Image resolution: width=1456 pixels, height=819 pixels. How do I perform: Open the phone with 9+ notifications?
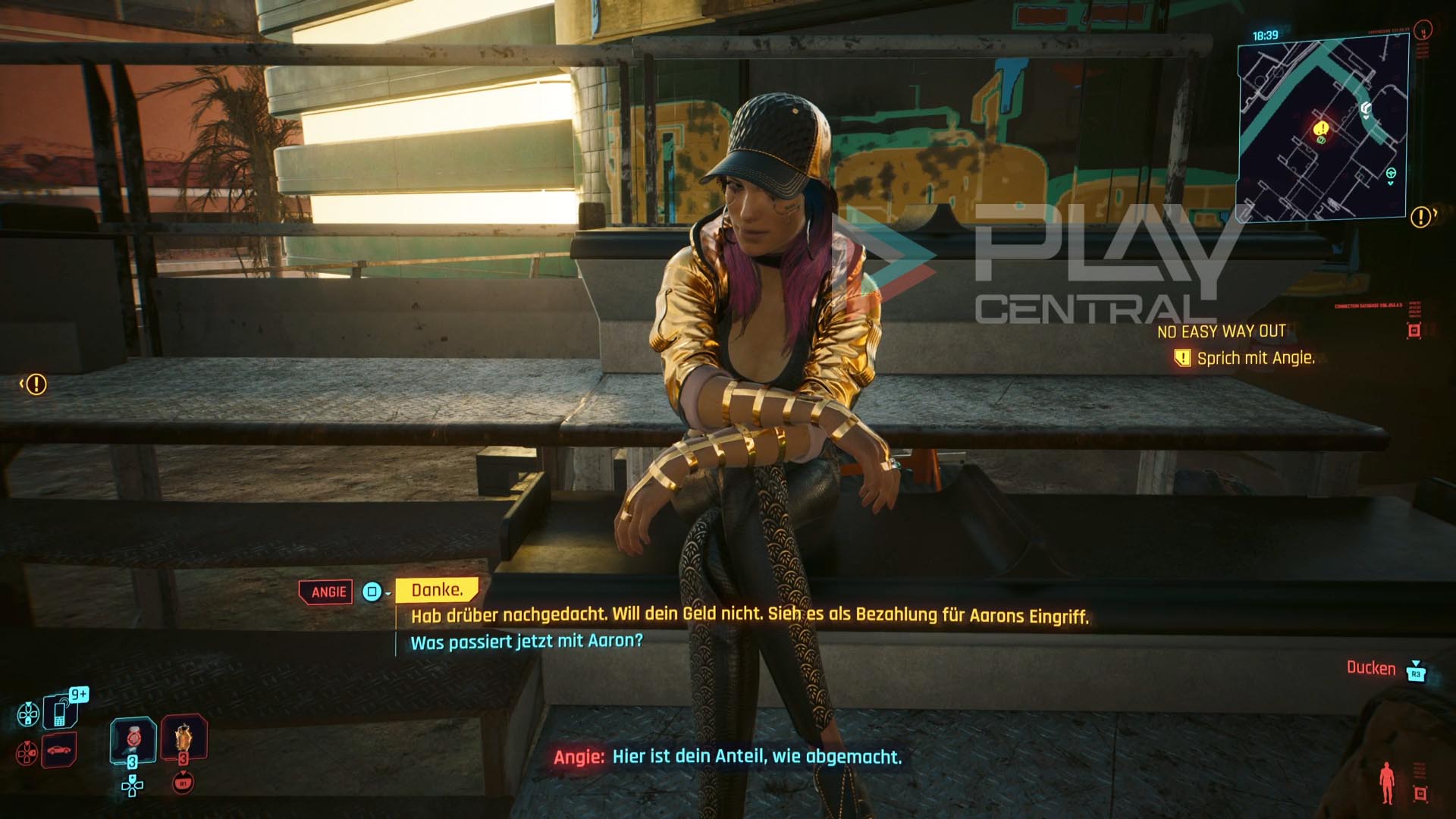point(60,712)
